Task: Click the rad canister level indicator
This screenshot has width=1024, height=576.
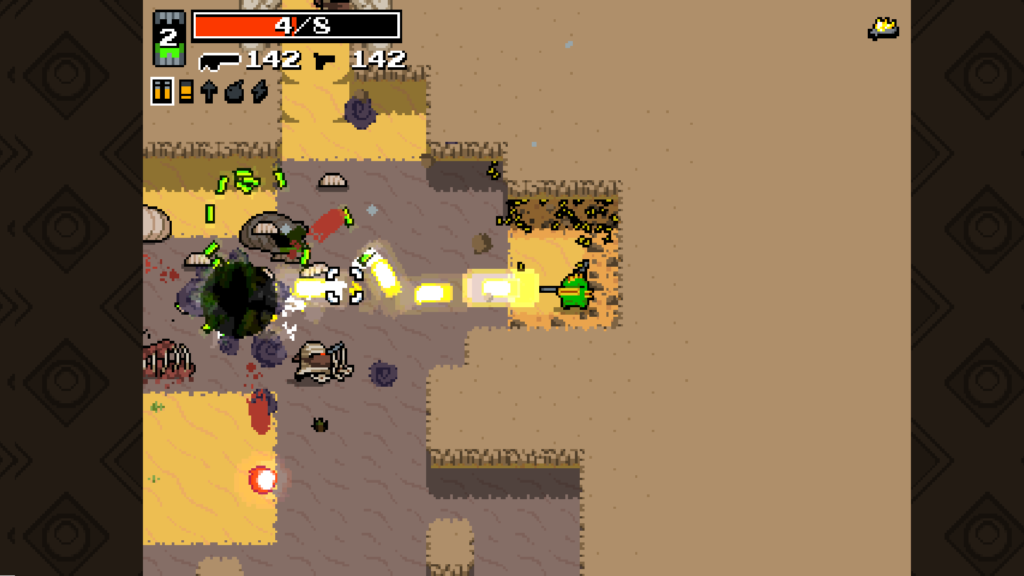Action: click(168, 38)
